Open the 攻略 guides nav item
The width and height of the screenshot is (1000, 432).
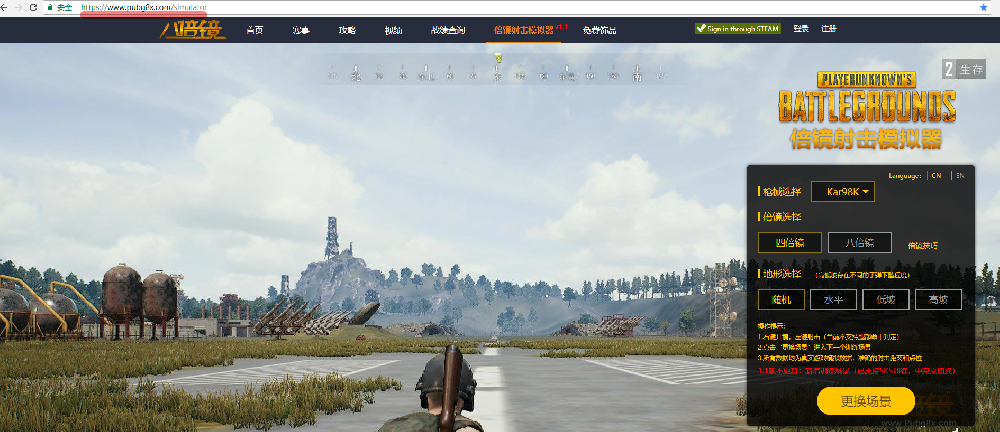(347, 30)
